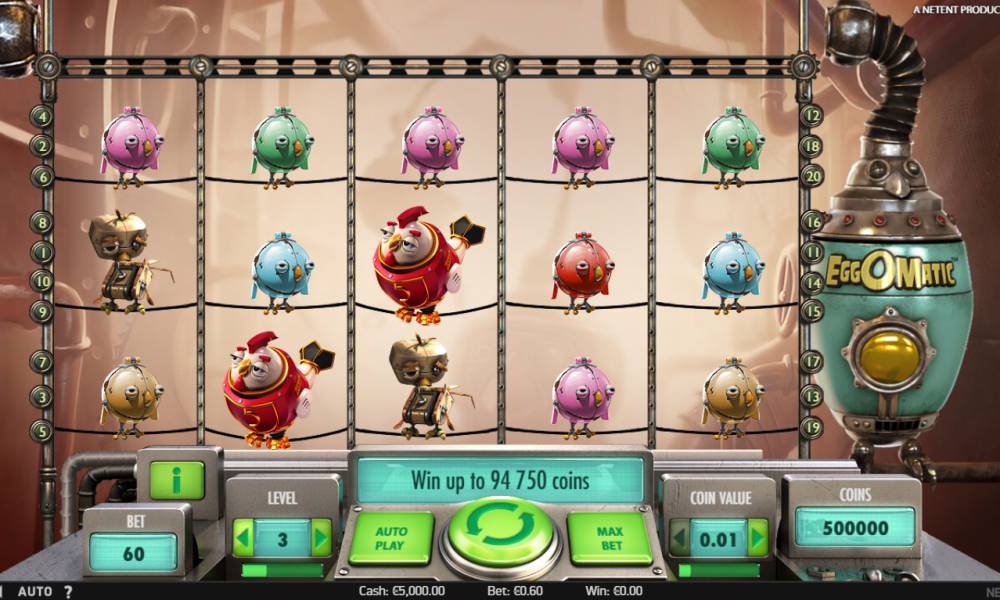Select payline number 8 marker

(42, 222)
